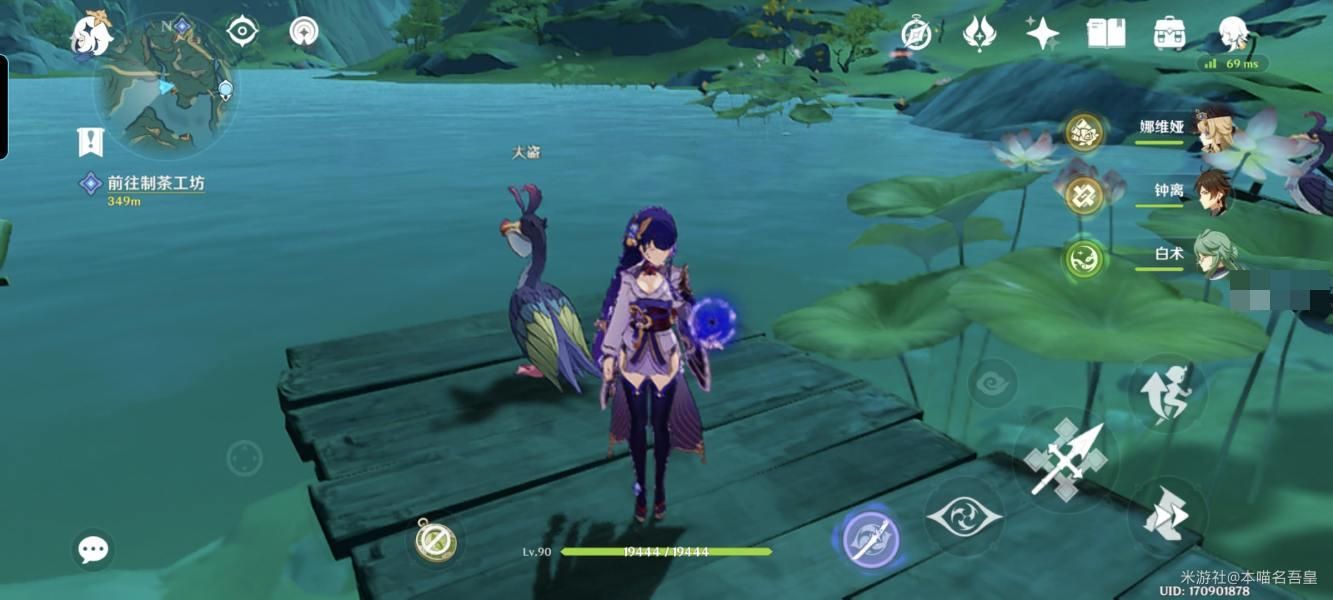Activate the elemental skill eye button
Image resolution: width=1333 pixels, height=600 pixels.
pos(963,516)
